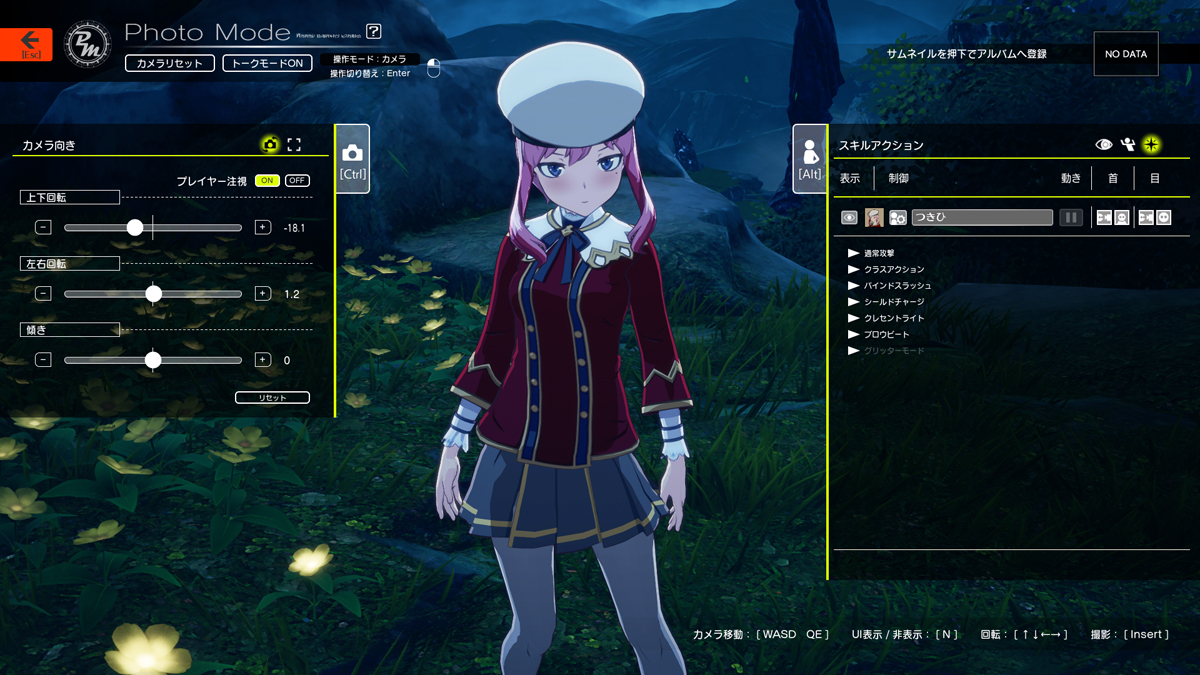Pause つきひ's motion with the pause button
The image size is (1200, 675).
[x=1071, y=217]
